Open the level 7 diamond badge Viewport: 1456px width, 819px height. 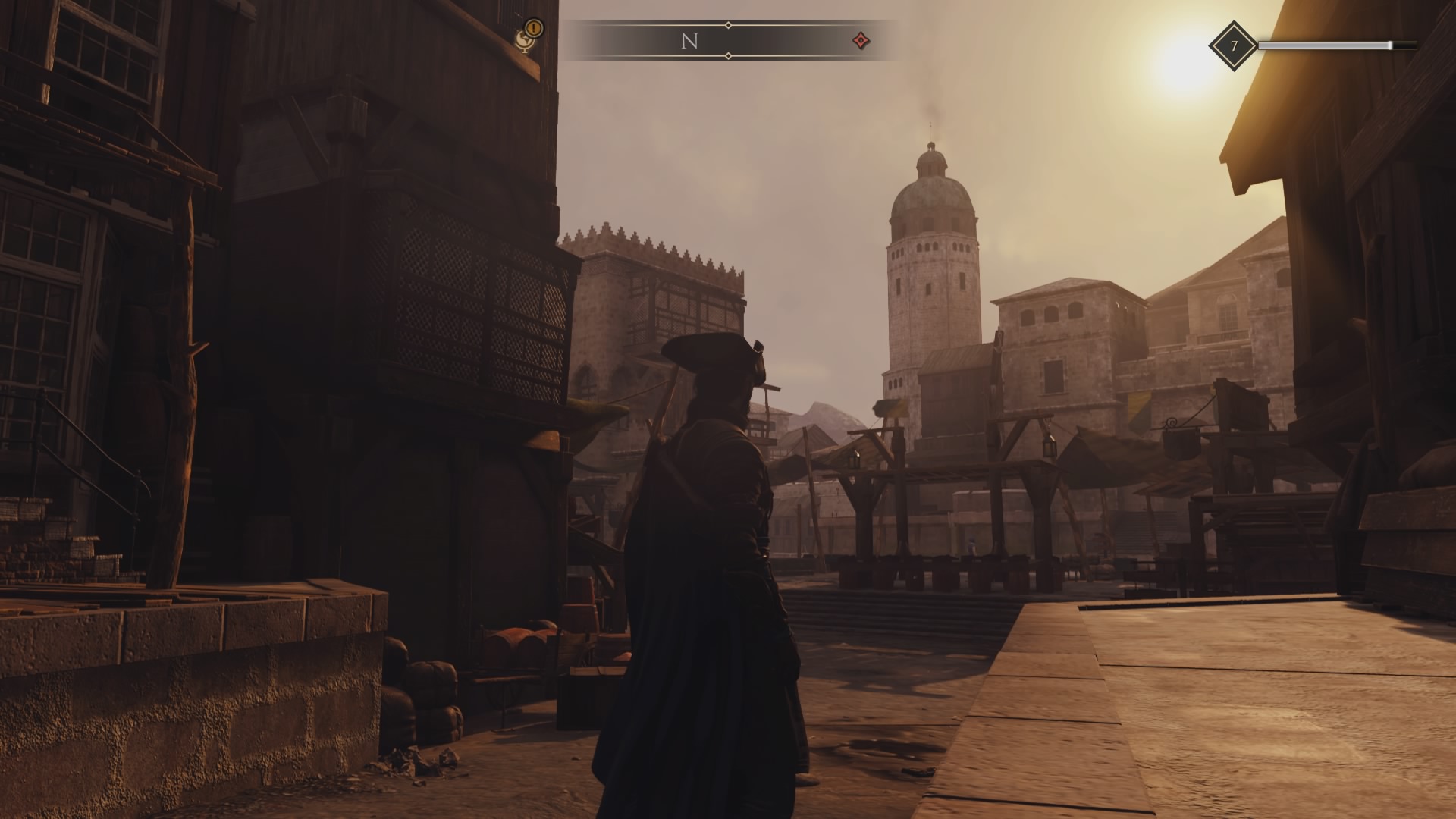click(x=1233, y=46)
